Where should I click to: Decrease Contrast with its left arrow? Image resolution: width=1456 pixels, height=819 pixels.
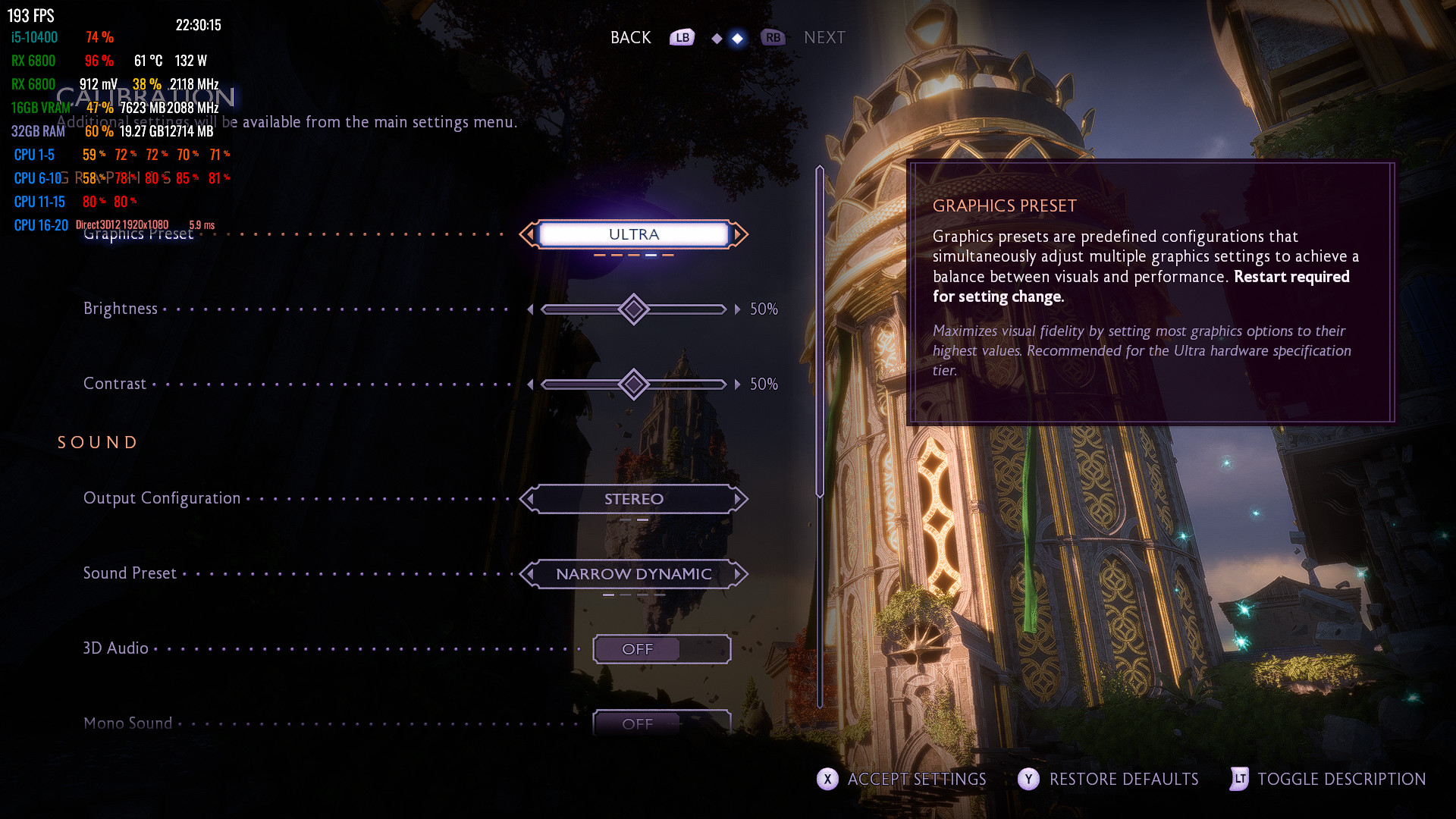(x=530, y=384)
